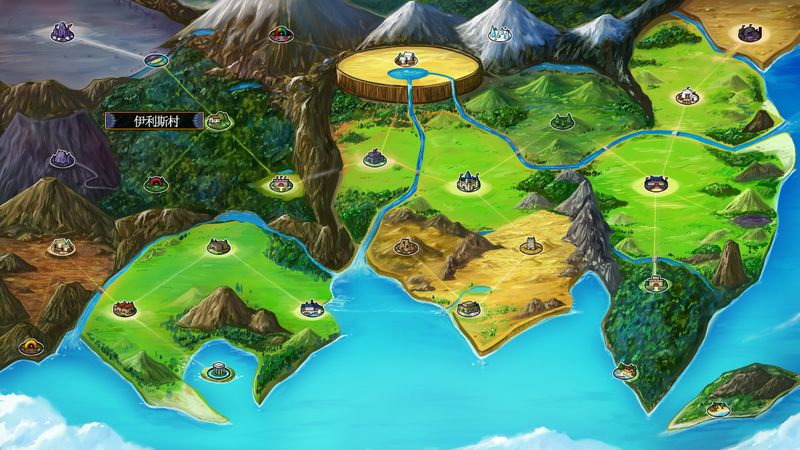Choose the marker on the small offshore island
Screen dimensions: 800x450
(x=718, y=406)
